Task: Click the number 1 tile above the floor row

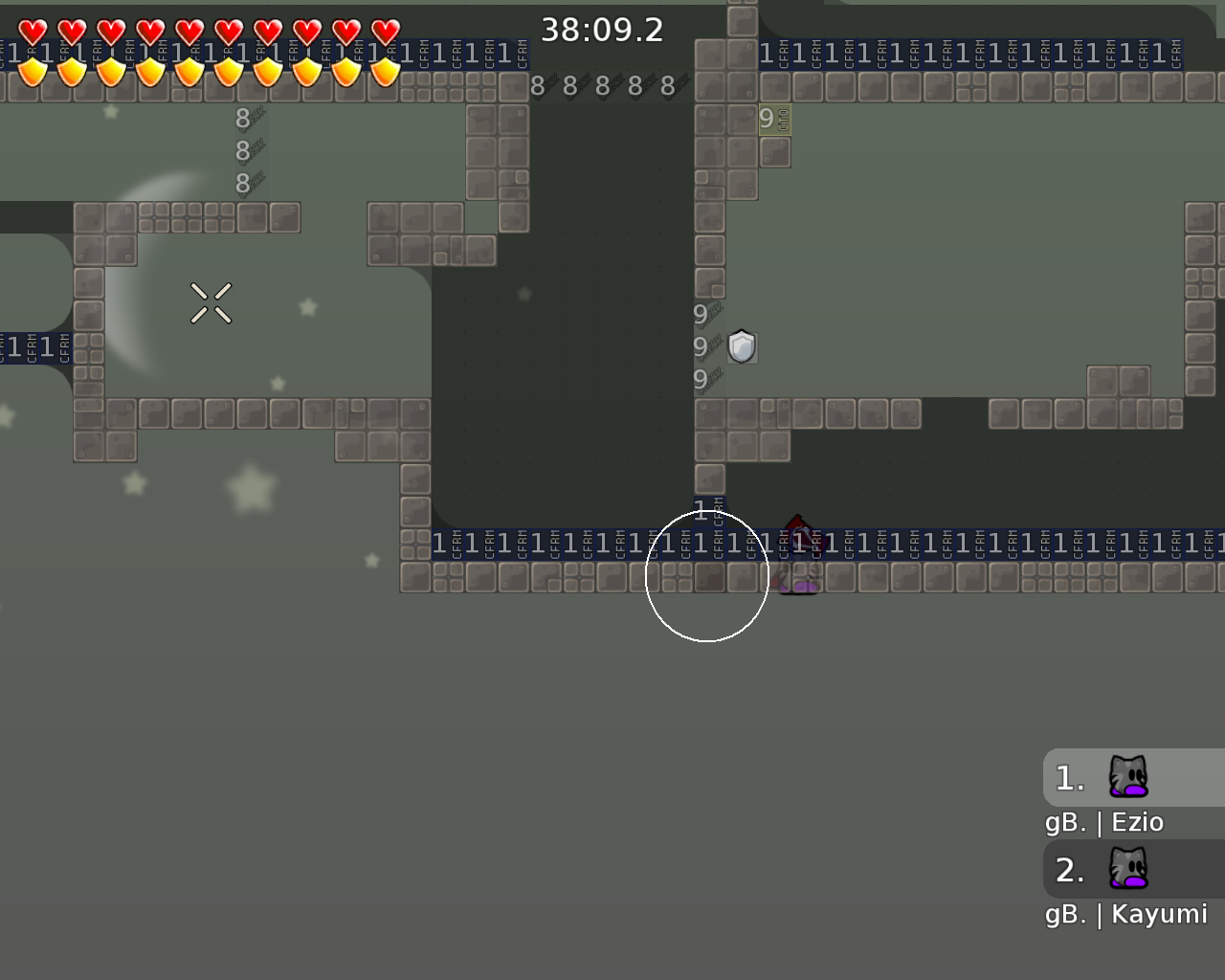Action: [x=700, y=510]
